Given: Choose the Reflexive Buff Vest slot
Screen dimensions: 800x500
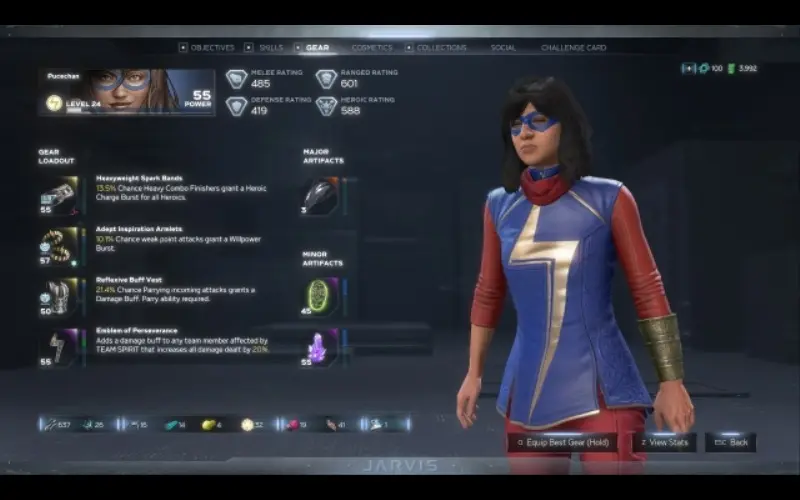Looking at the screenshot, I should point(59,297).
